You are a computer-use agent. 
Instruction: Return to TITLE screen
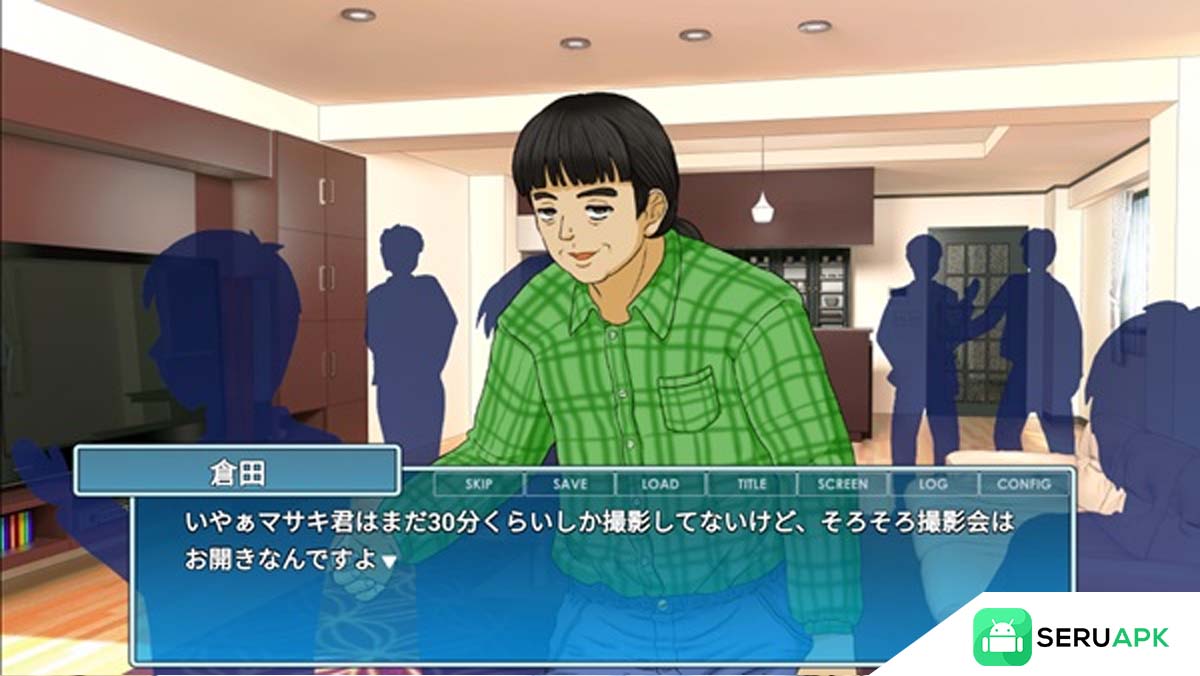click(x=751, y=484)
